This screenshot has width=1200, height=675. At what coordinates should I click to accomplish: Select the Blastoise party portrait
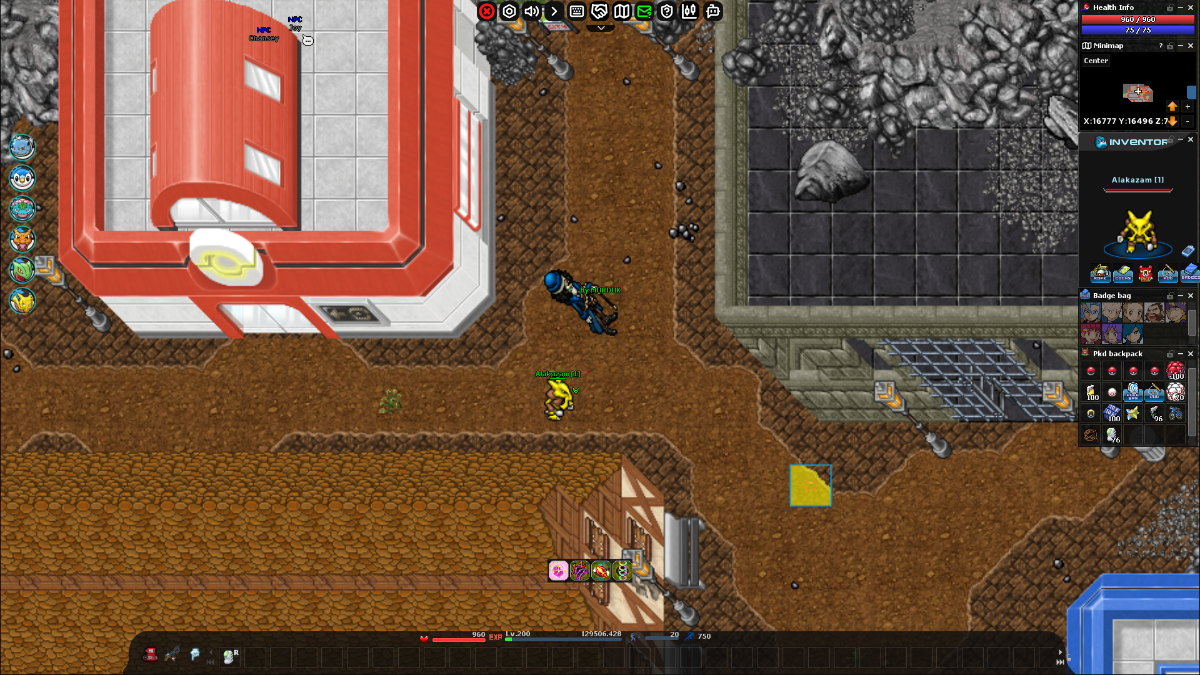point(22,147)
